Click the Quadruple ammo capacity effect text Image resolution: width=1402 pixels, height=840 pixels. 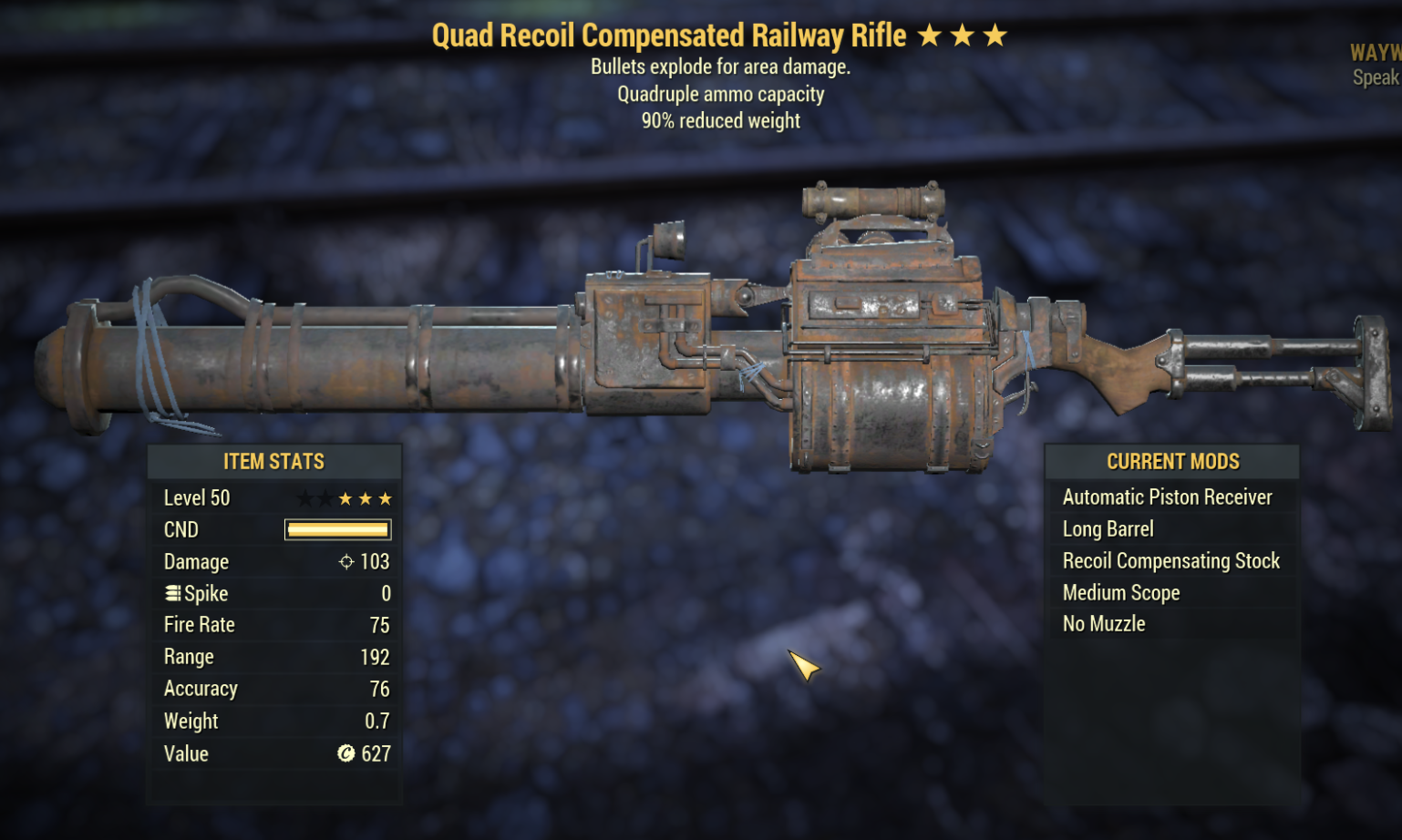[x=719, y=94]
